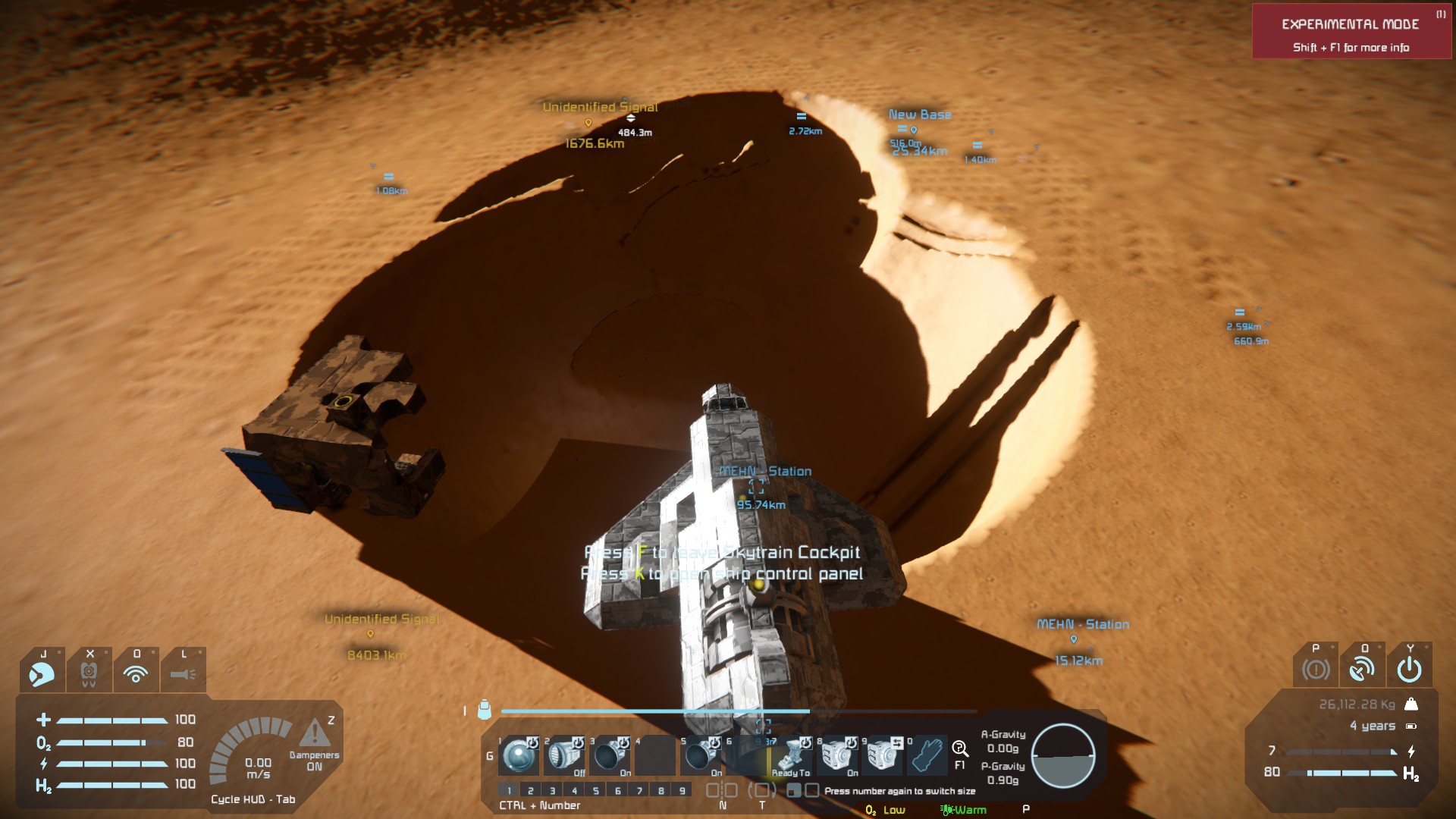Select the block slot with swap arrows

point(883,755)
